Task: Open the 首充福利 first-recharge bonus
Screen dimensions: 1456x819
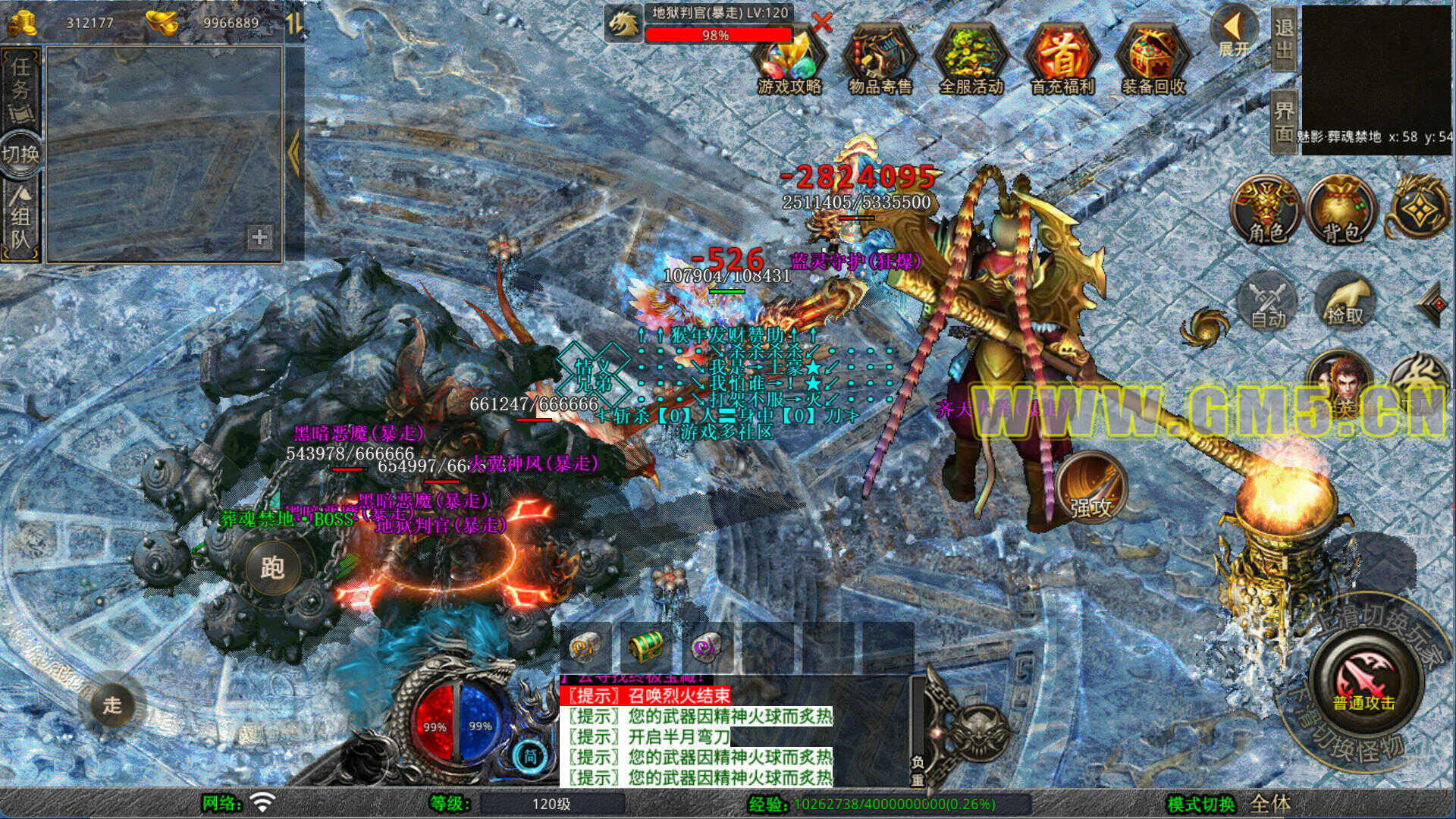Action: [1062, 61]
